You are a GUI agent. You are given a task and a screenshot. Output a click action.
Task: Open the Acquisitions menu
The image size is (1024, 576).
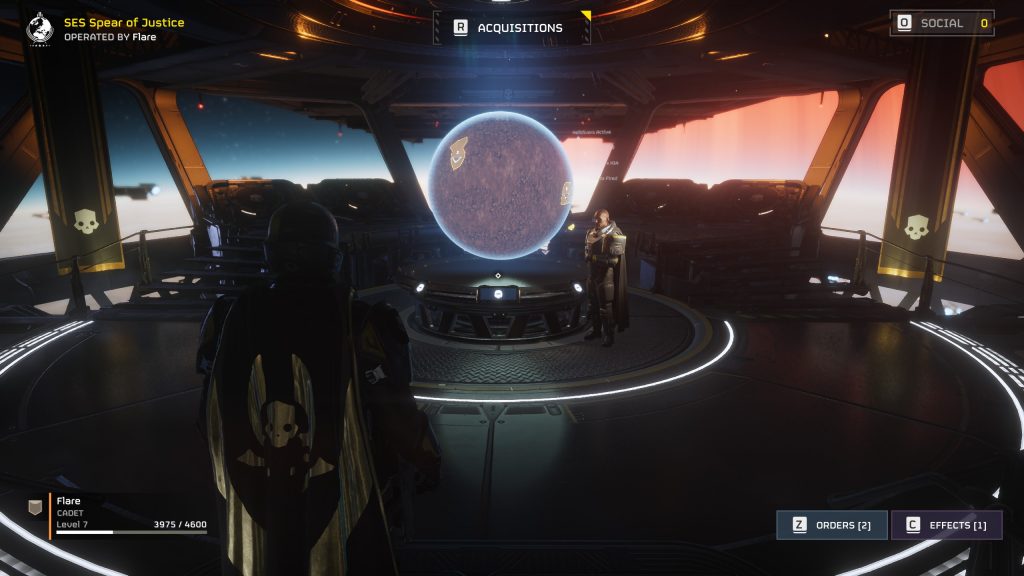tap(511, 28)
